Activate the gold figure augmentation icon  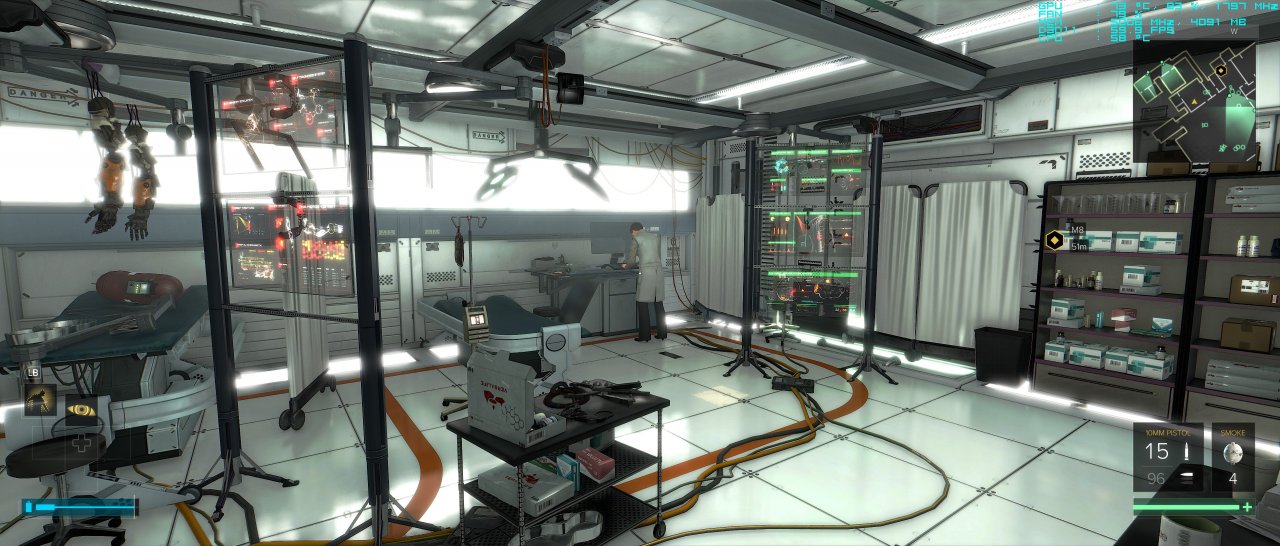[40, 402]
